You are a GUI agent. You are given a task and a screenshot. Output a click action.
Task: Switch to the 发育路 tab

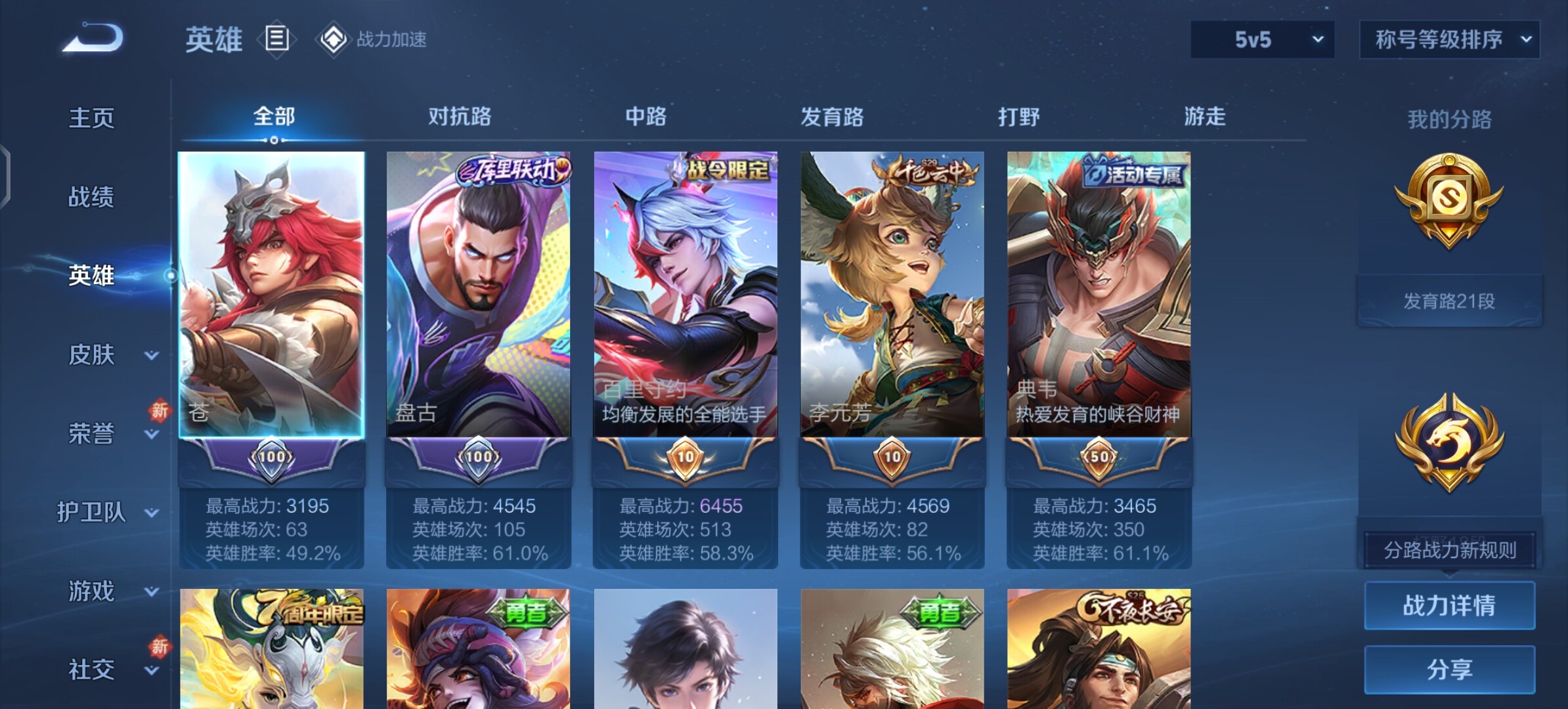point(832,117)
